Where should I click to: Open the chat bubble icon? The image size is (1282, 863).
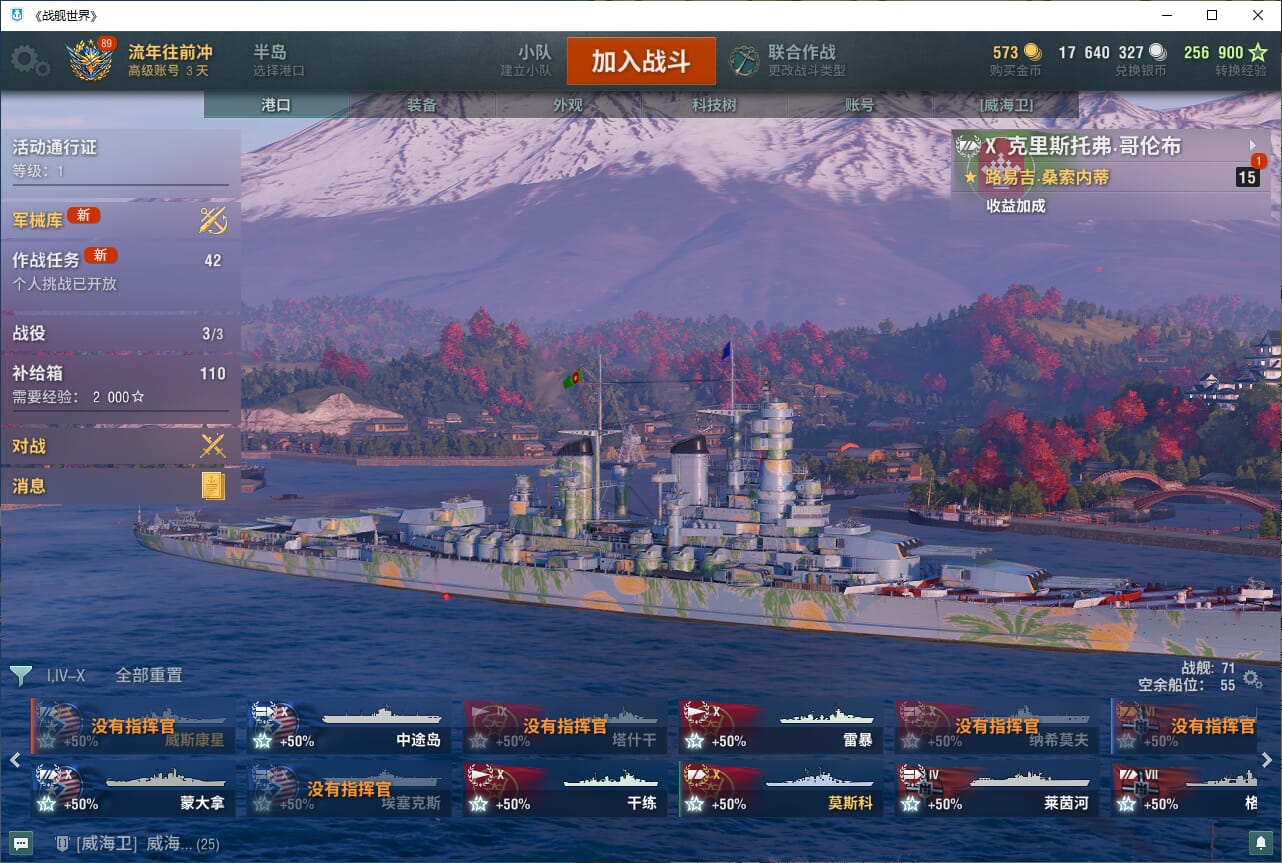21,843
